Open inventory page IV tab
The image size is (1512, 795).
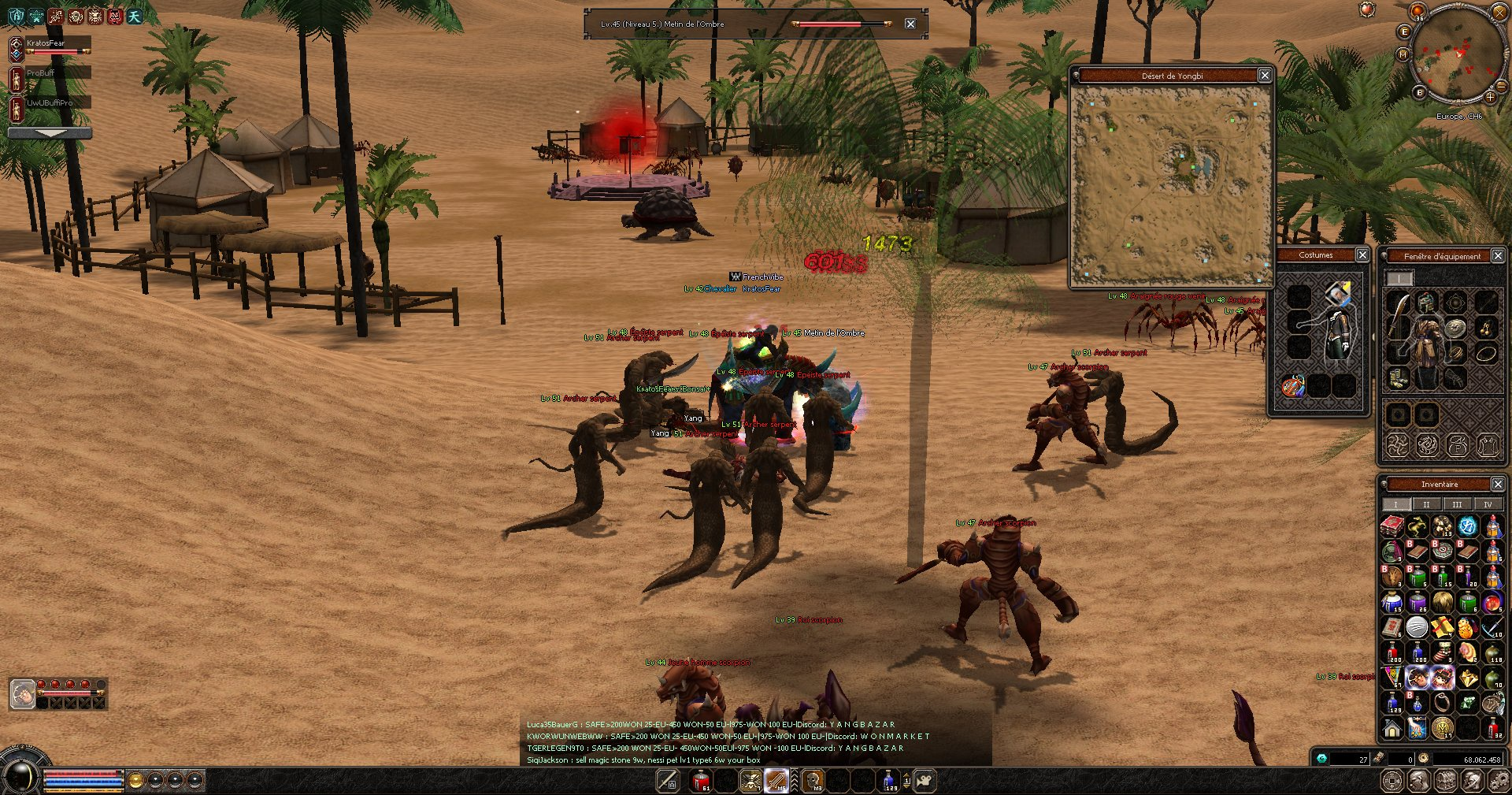(1488, 504)
